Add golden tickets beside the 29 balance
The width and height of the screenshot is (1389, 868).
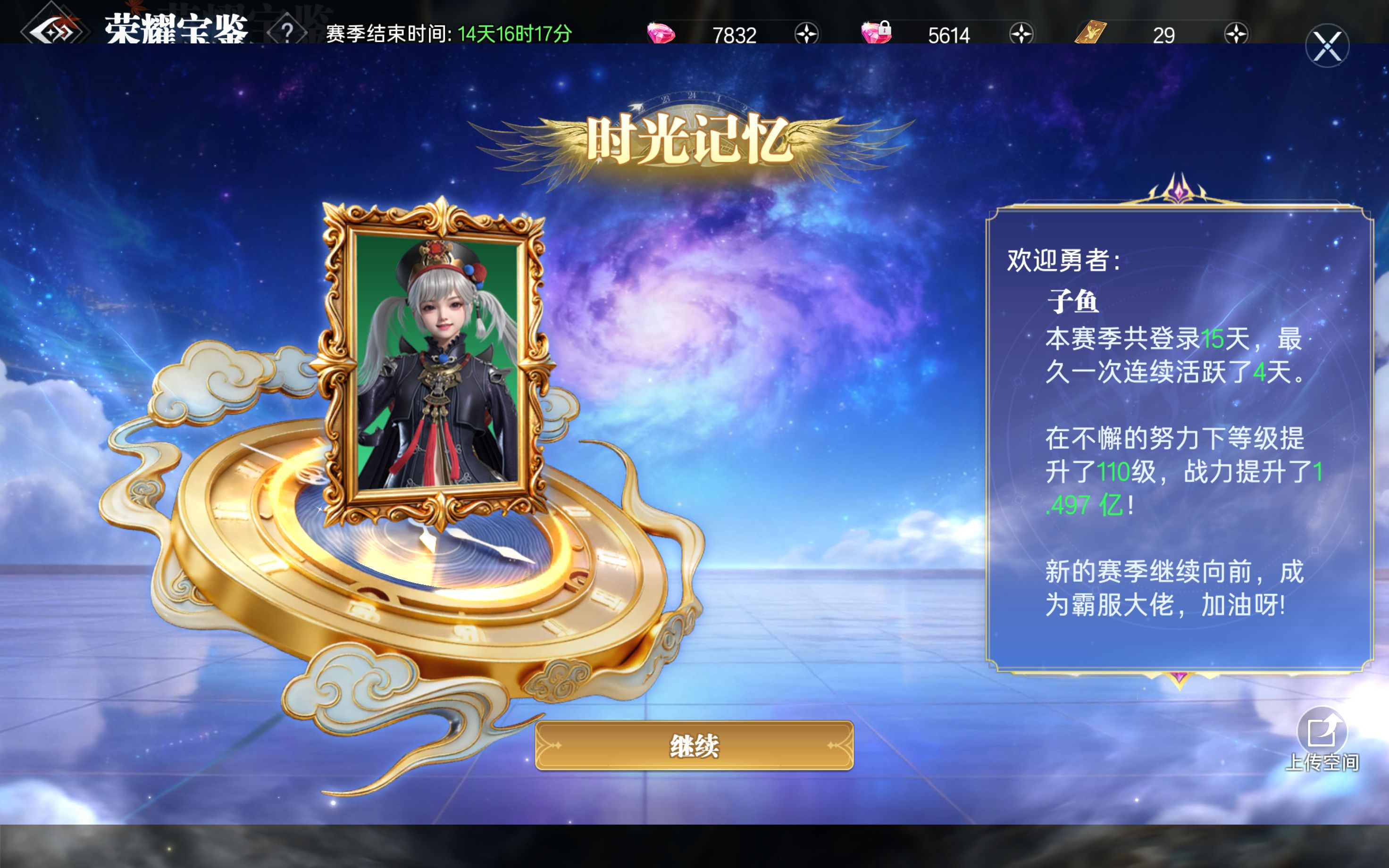point(1236,34)
